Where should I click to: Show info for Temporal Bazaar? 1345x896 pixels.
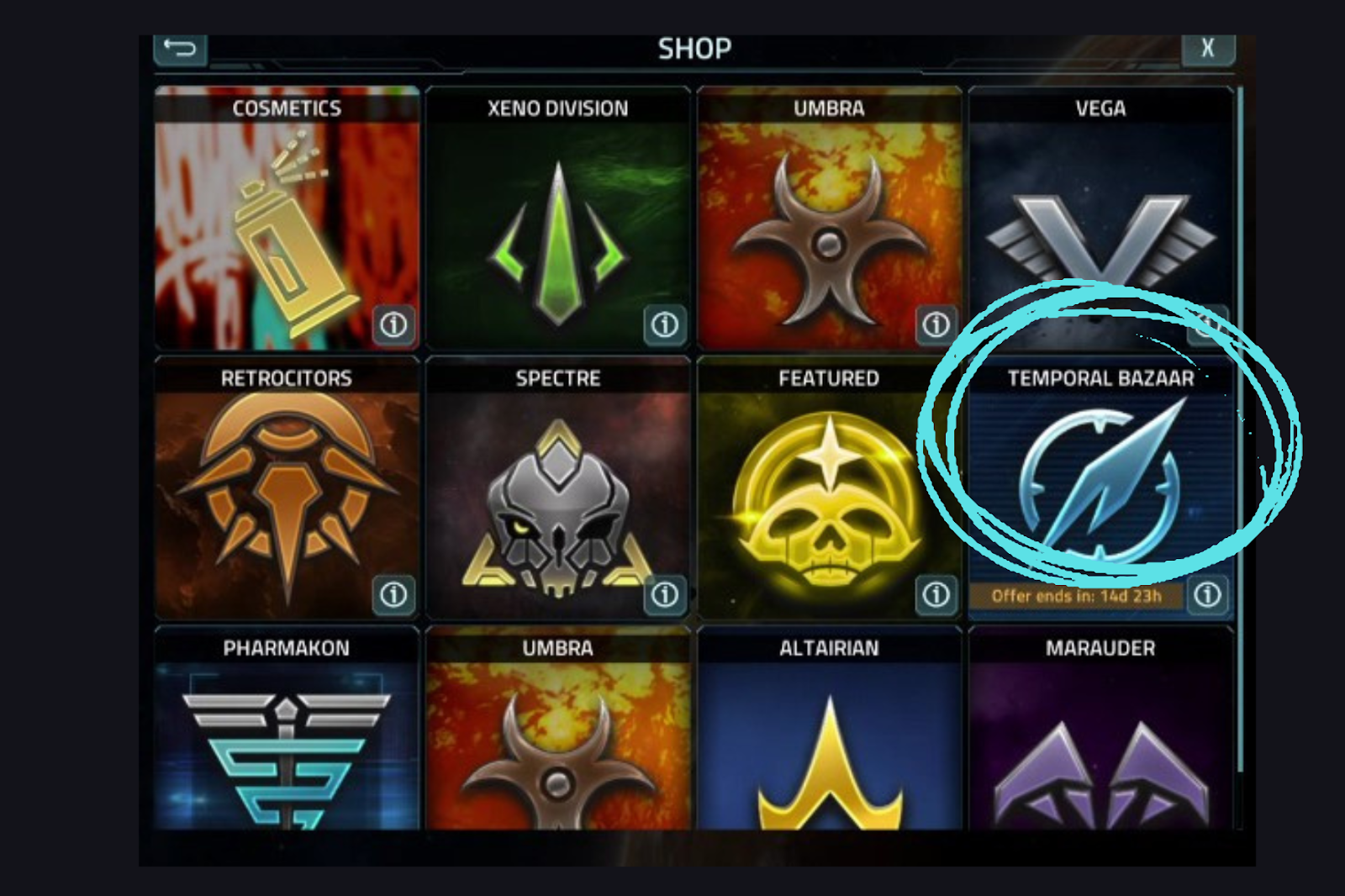[x=1208, y=595]
